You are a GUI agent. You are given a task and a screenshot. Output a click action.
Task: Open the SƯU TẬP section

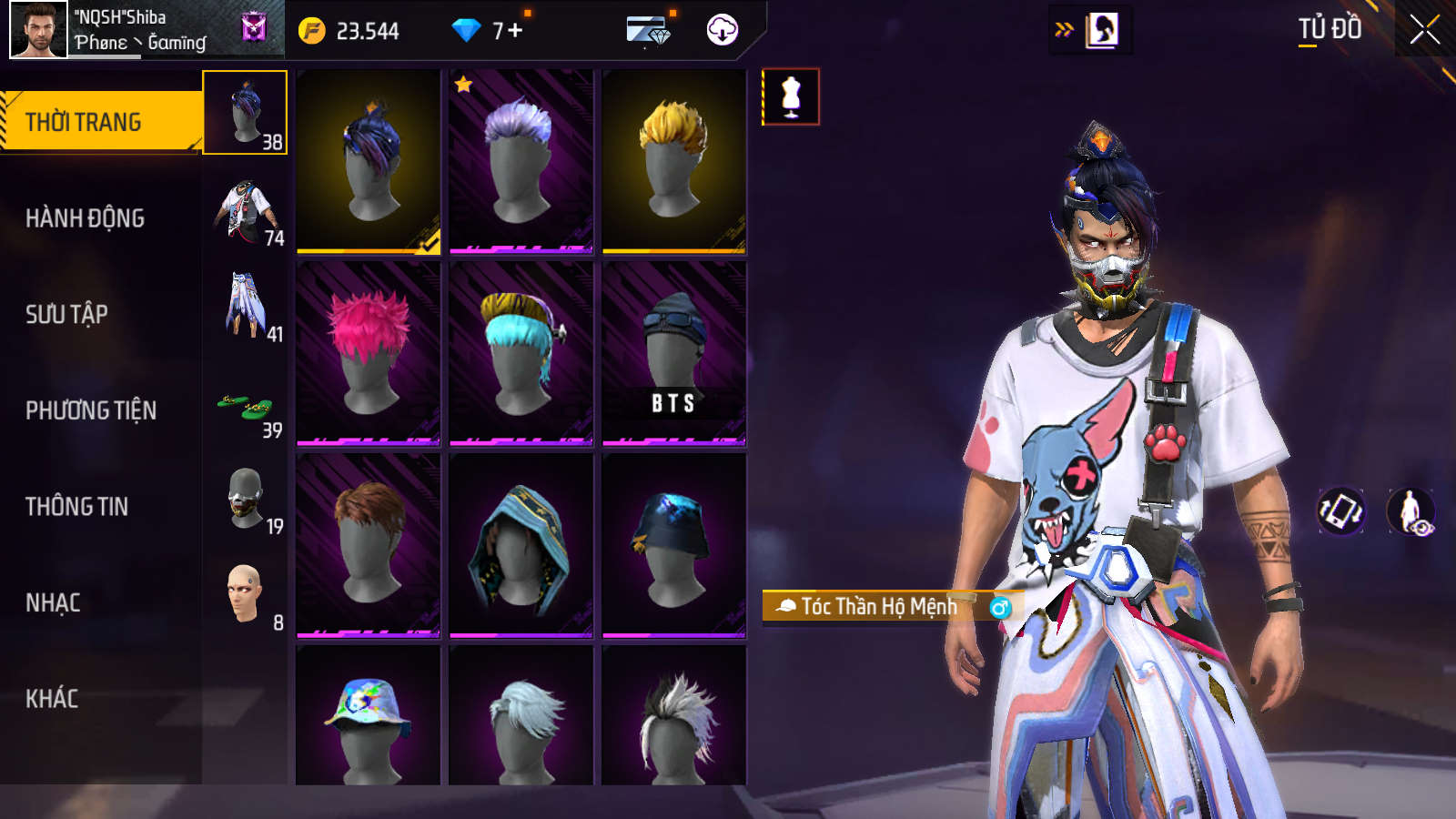coord(66,315)
